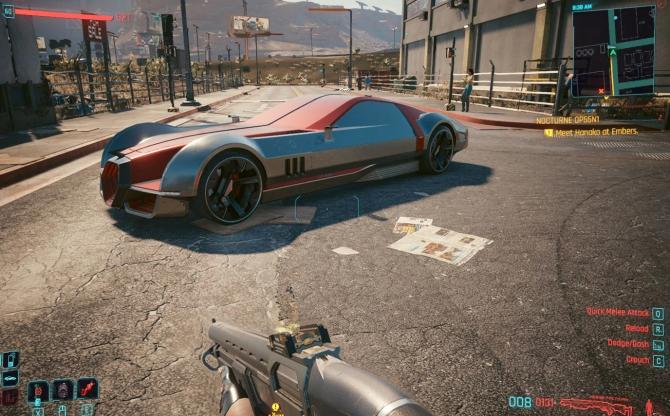Use the red grenade quick slot

38,390
